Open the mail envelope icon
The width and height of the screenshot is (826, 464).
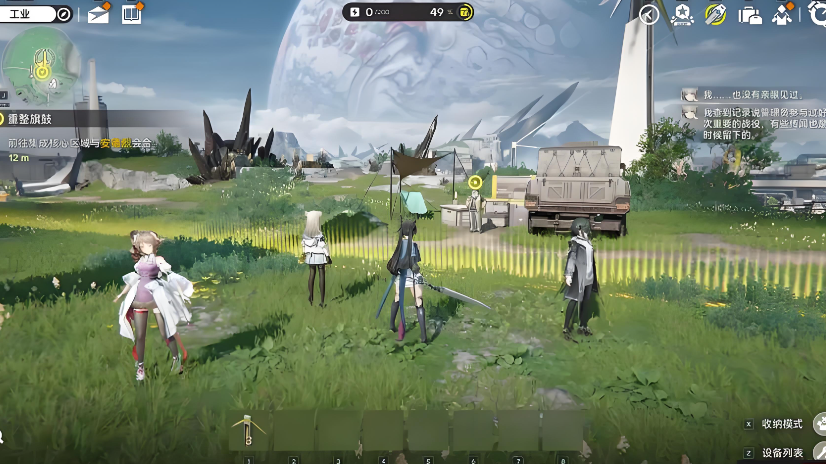point(98,14)
